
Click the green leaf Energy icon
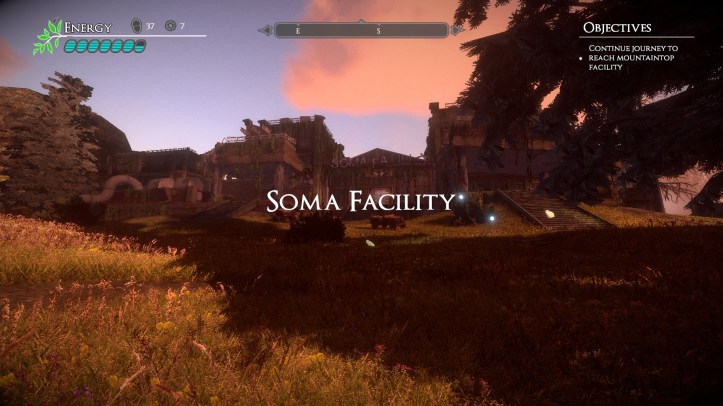tap(47, 37)
